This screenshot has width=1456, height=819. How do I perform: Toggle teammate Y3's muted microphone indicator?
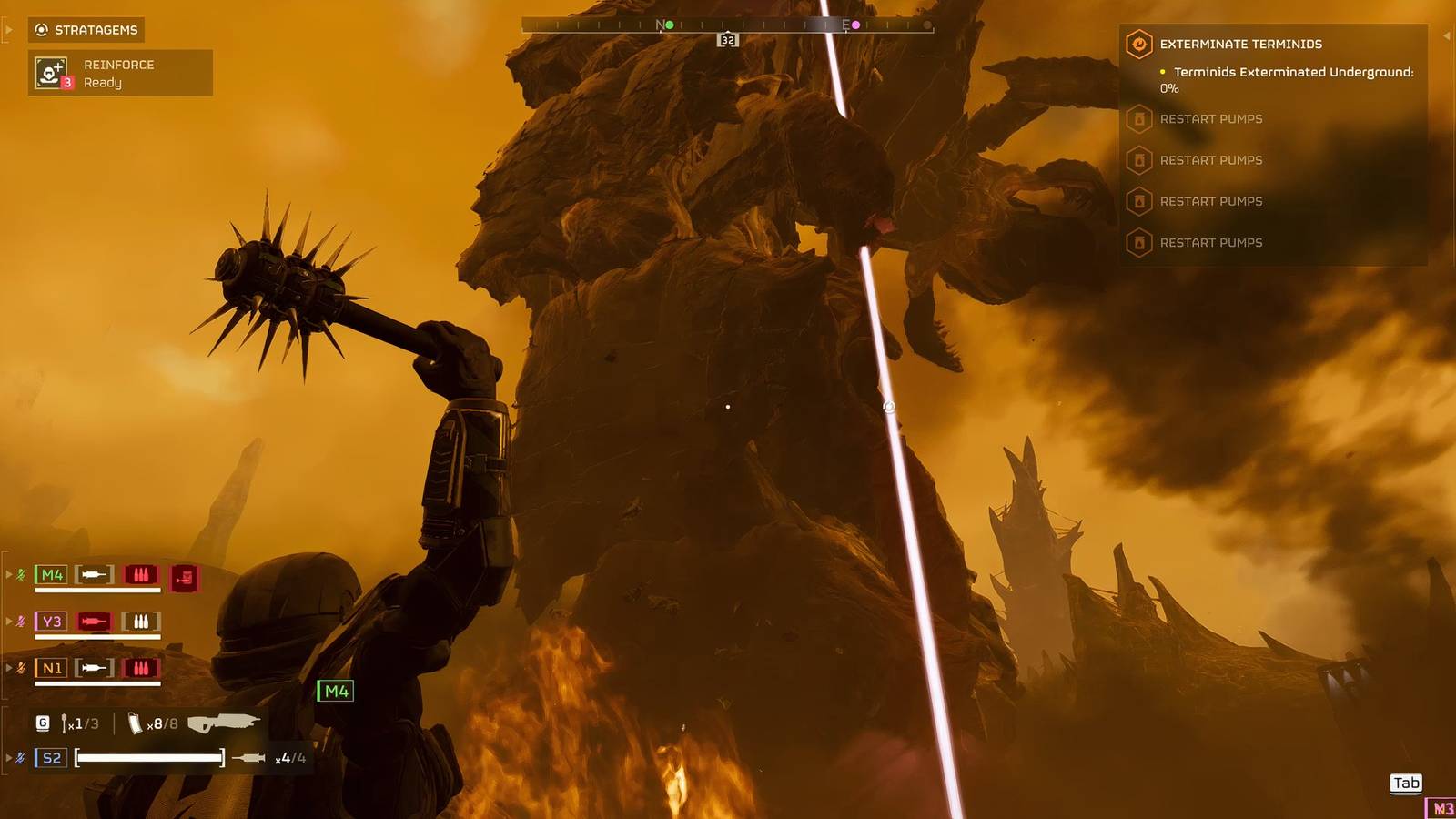coord(20,620)
